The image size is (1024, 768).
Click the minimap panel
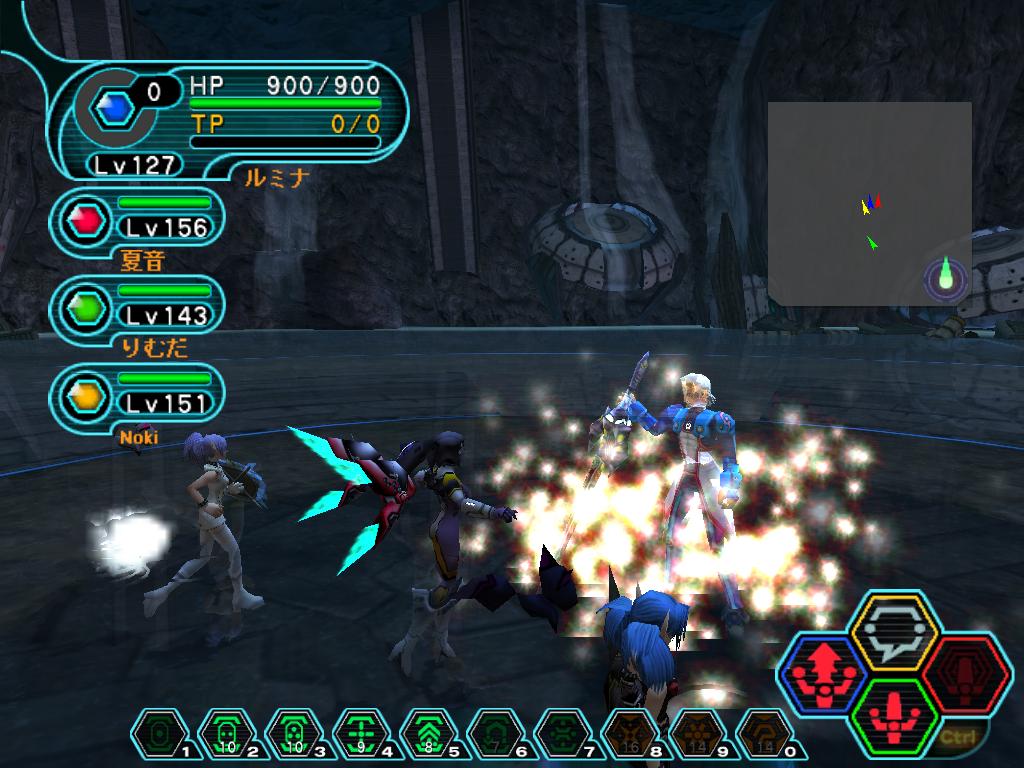click(869, 203)
